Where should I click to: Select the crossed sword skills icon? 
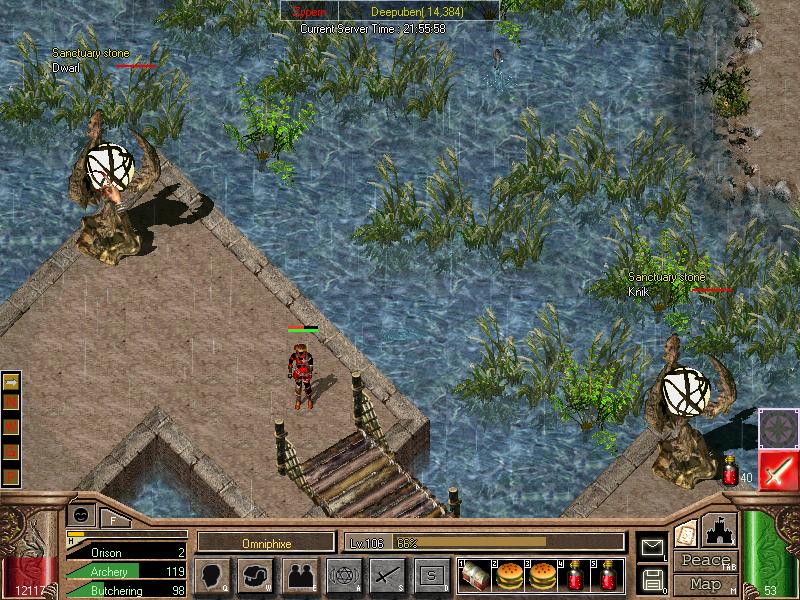pos(387,576)
